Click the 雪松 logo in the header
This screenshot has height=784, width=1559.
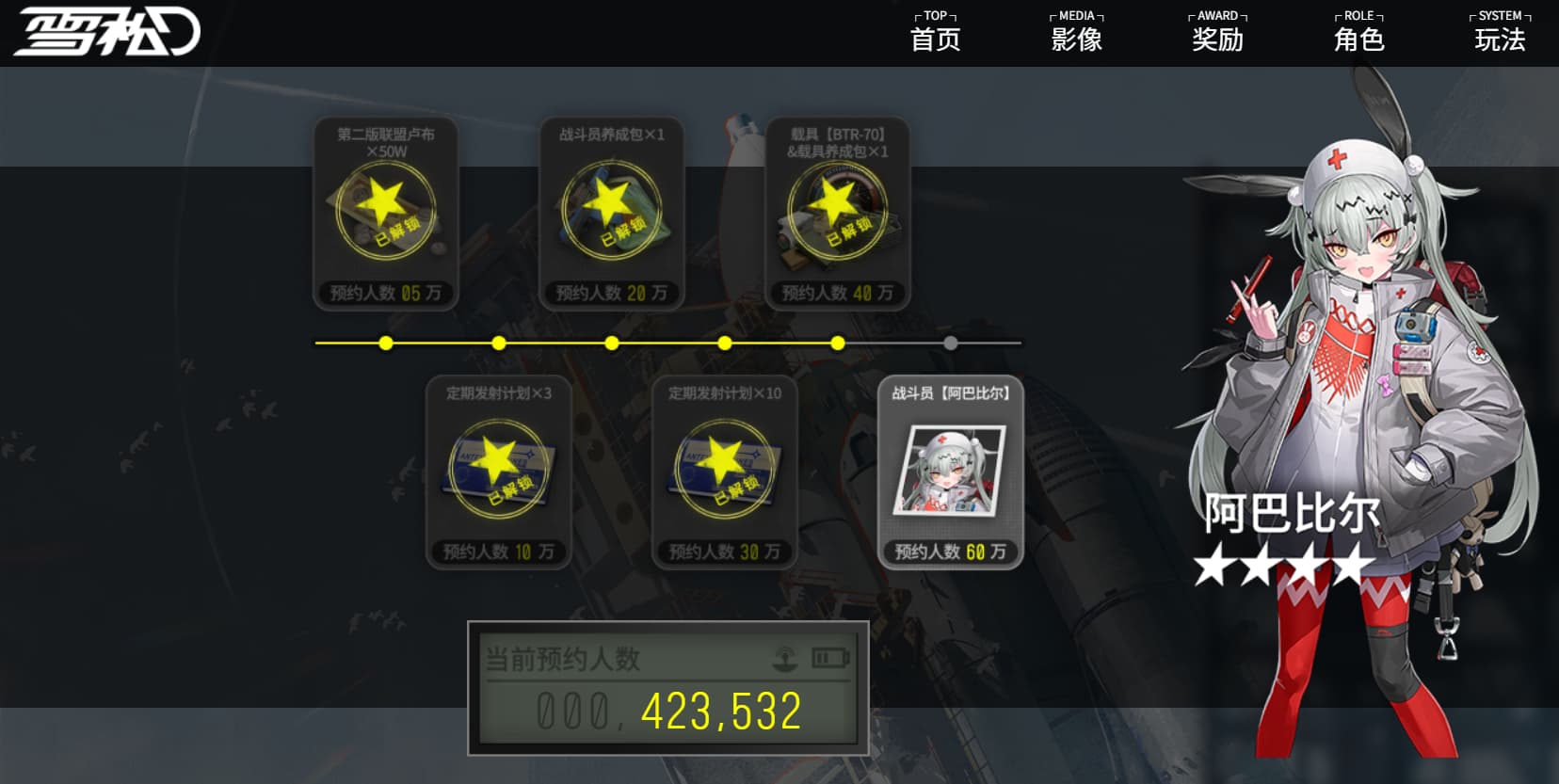[x=106, y=32]
